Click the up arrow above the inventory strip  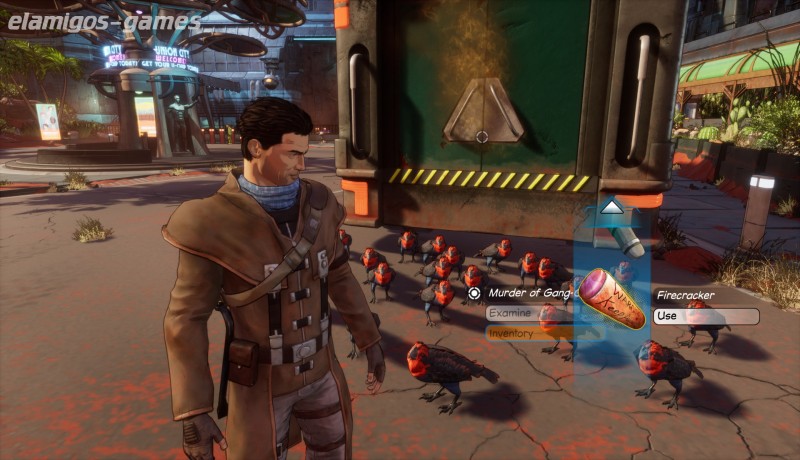tap(612, 210)
